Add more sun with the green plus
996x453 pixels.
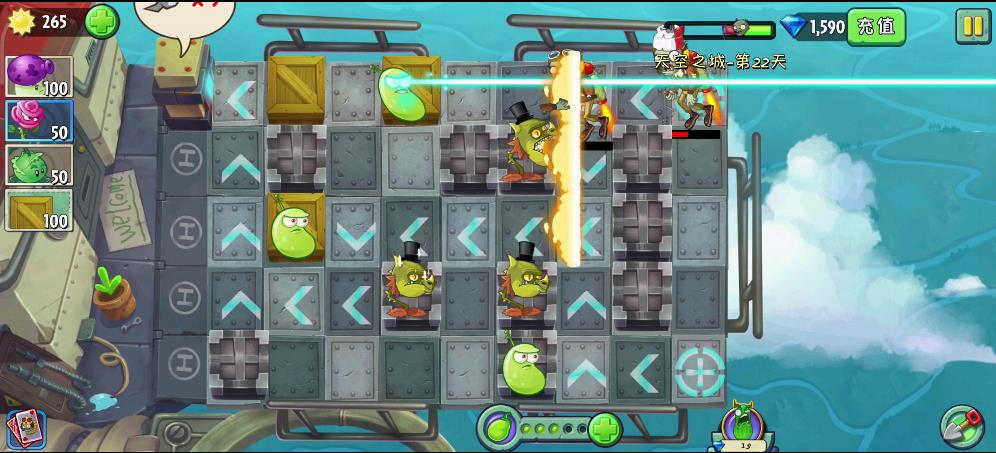101,21
